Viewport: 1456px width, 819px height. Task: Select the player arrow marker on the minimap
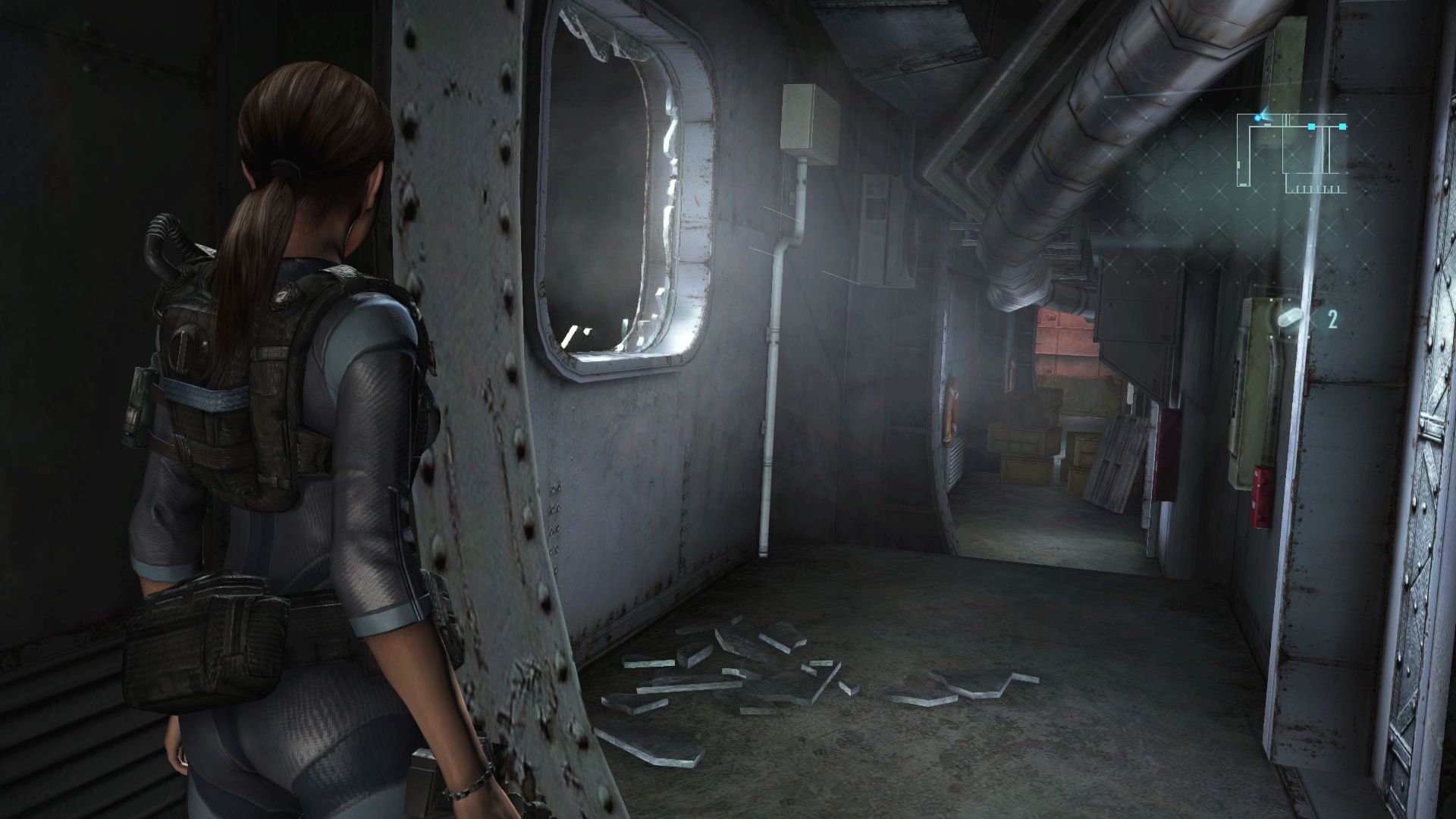(1263, 115)
